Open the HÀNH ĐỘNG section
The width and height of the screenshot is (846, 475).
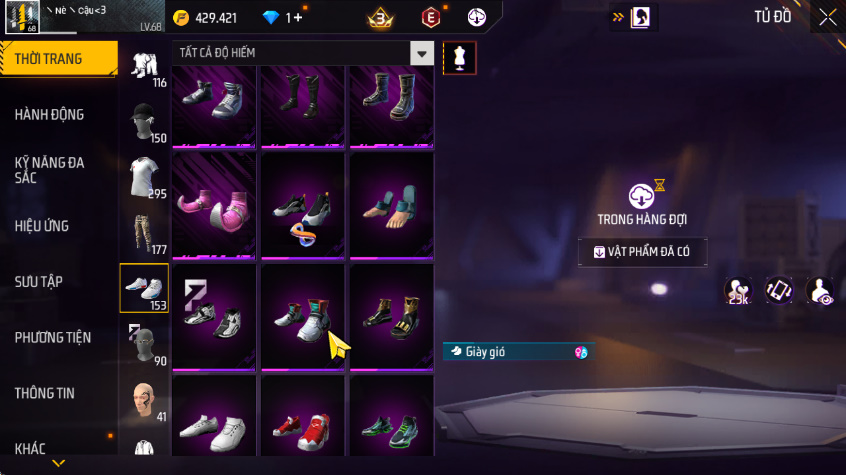point(50,115)
